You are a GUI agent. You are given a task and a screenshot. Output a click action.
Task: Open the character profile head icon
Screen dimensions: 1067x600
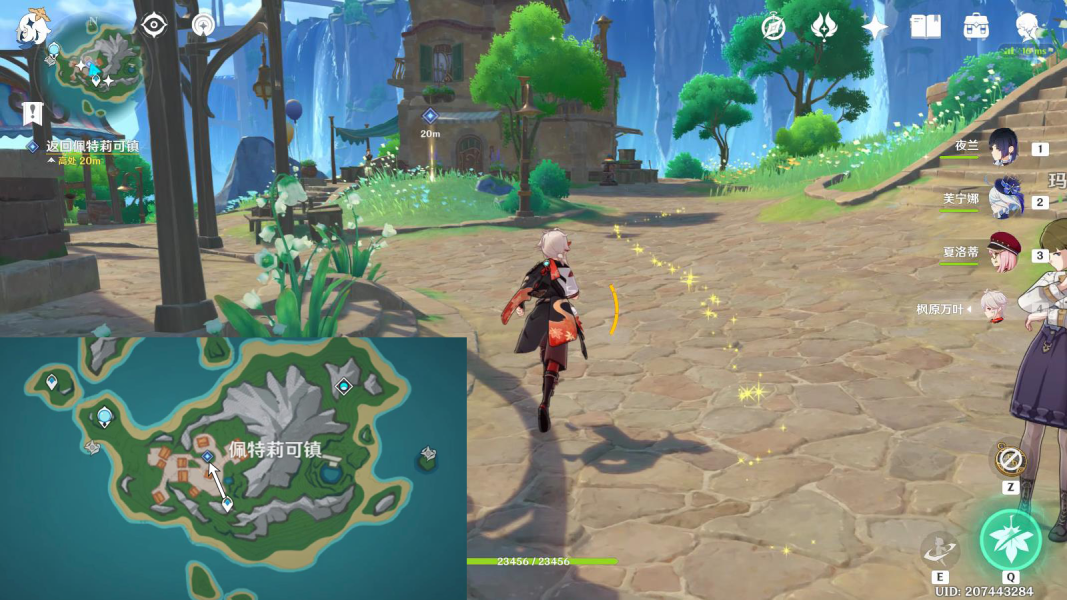(x=1027, y=27)
